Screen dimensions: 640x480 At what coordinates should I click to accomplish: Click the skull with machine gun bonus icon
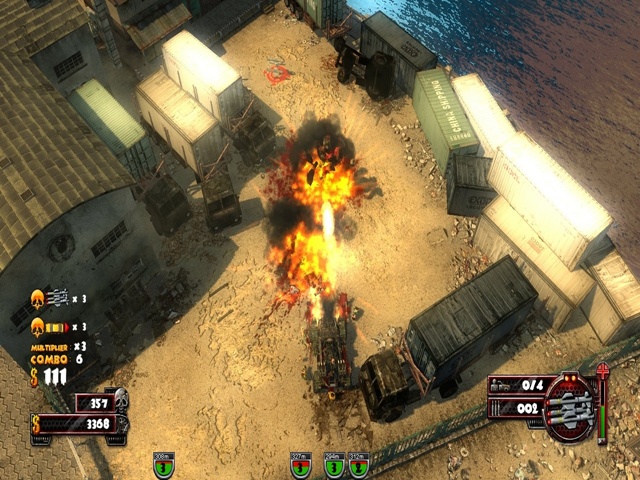click(40, 298)
